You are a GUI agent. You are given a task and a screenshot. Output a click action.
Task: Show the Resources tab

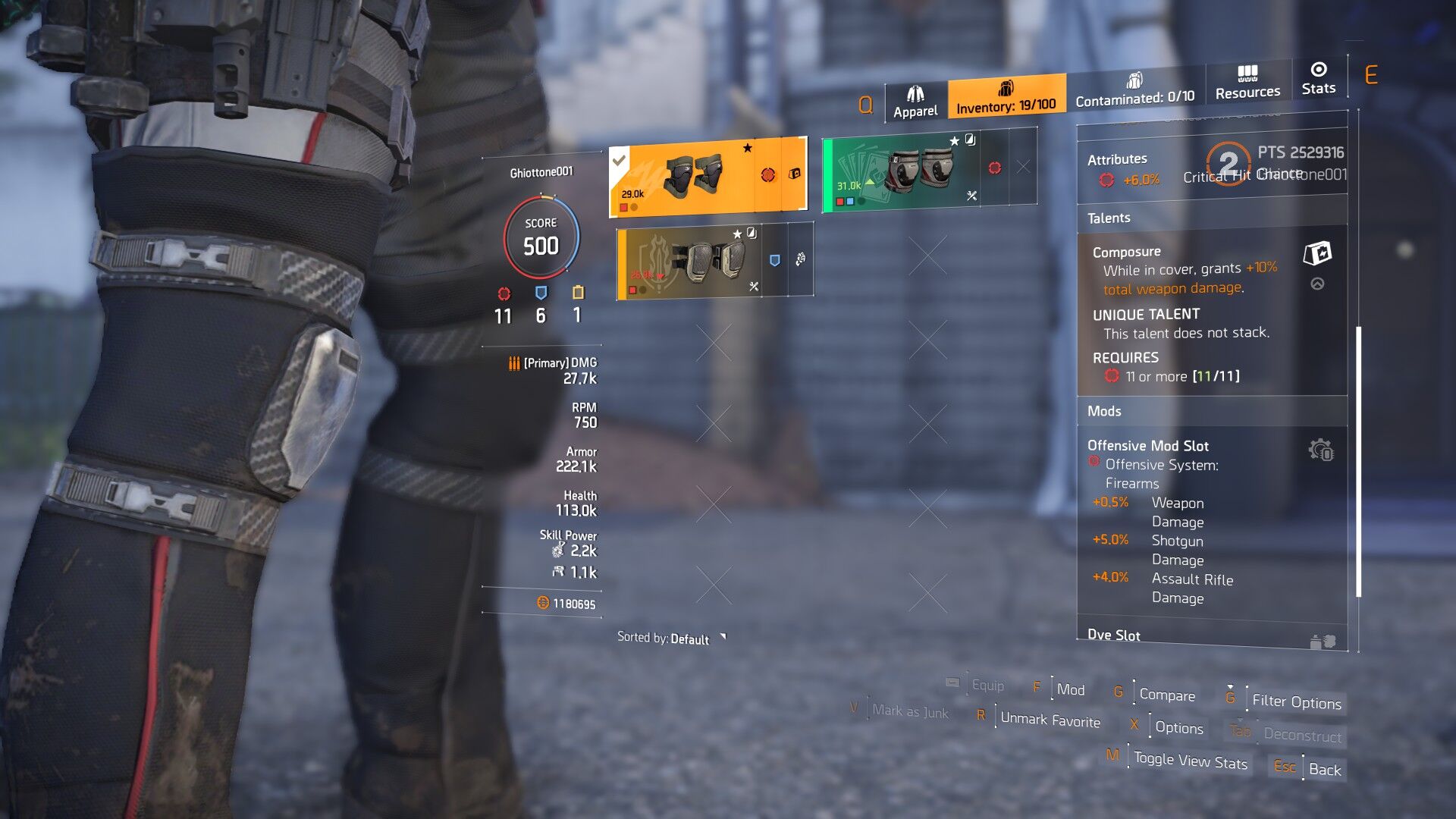click(1247, 83)
